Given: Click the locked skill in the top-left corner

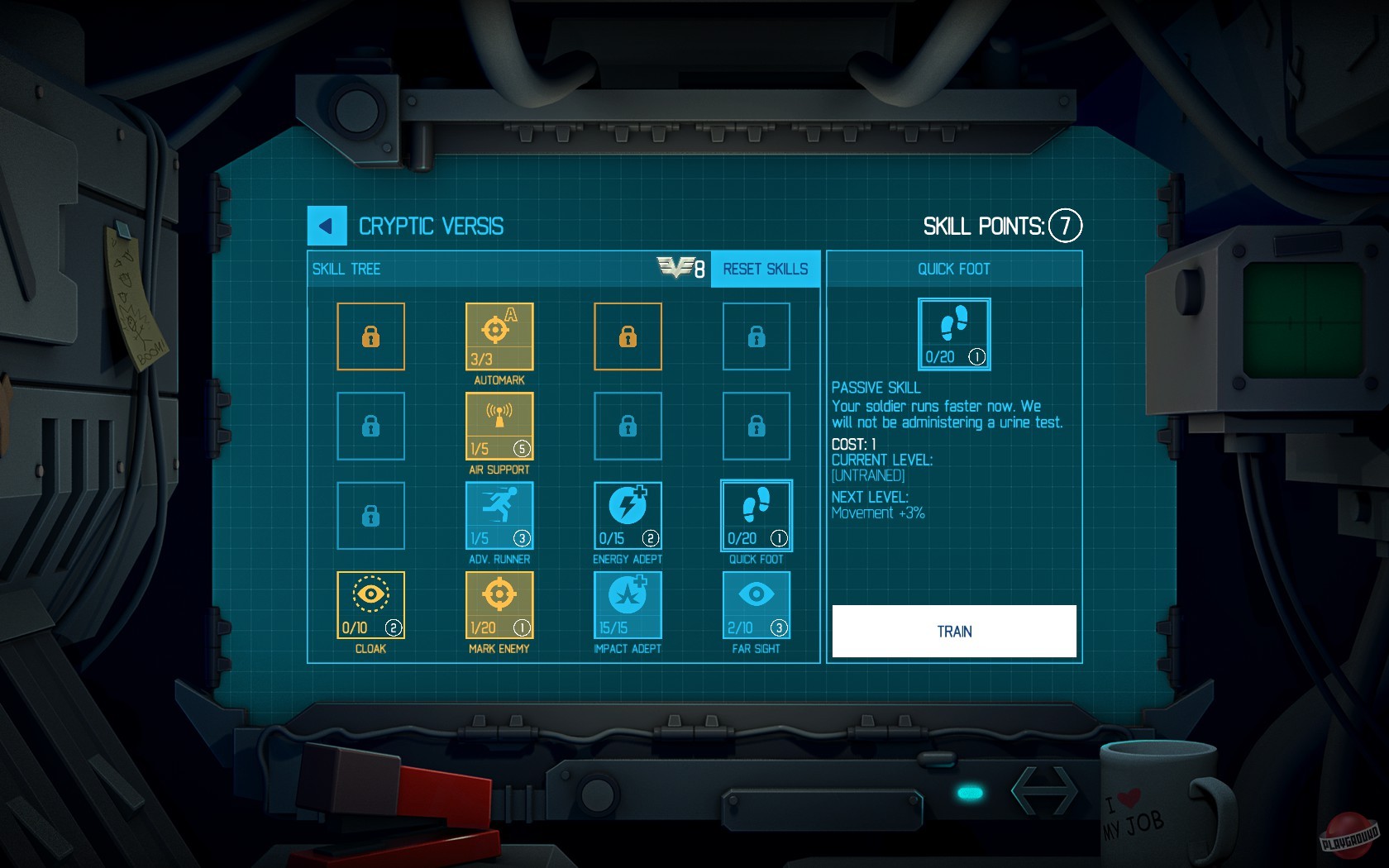Looking at the screenshot, I should coord(370,336).
